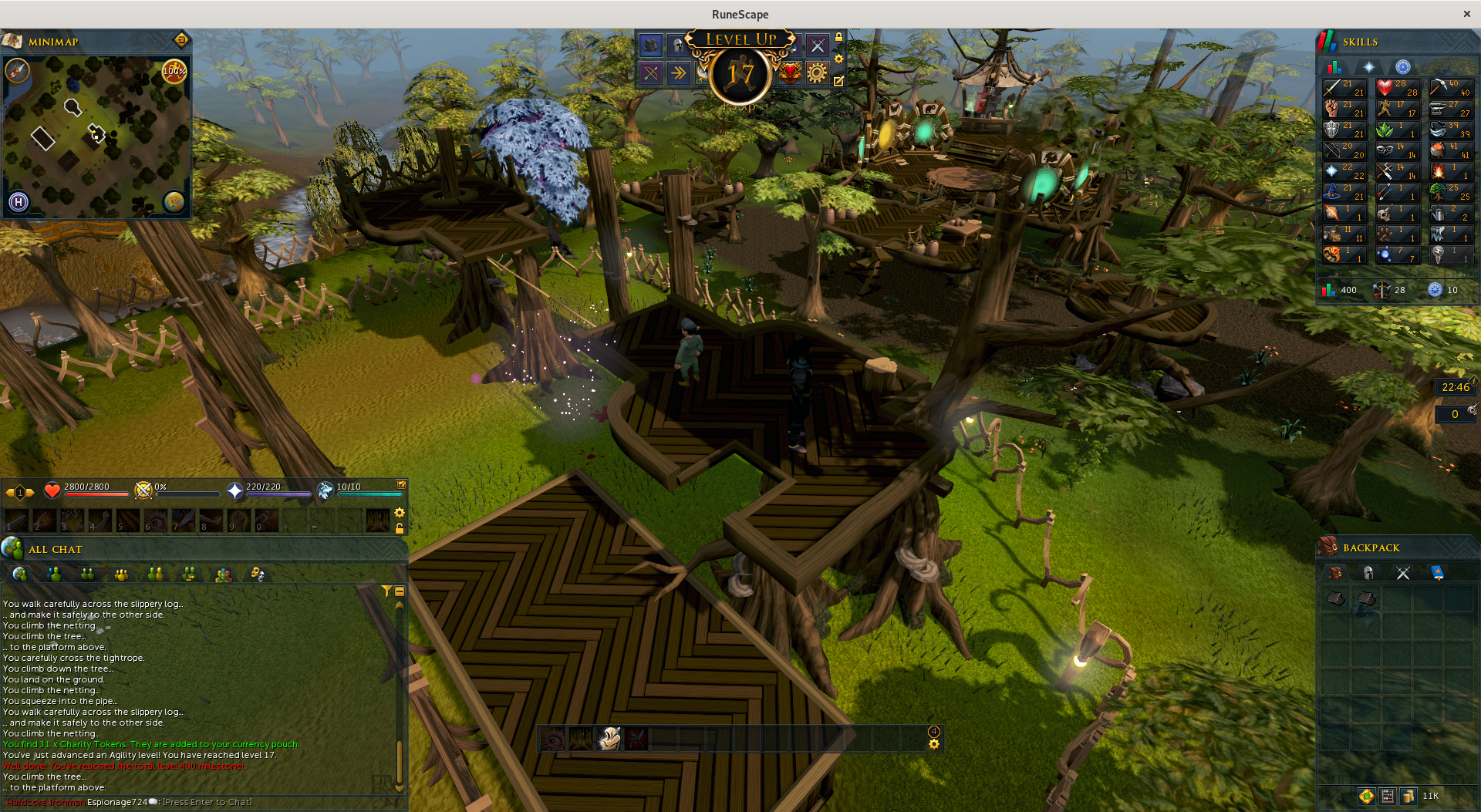Click the first backpack item slot
Viewport: 1481px width, 812px height.
(1335, 598)
